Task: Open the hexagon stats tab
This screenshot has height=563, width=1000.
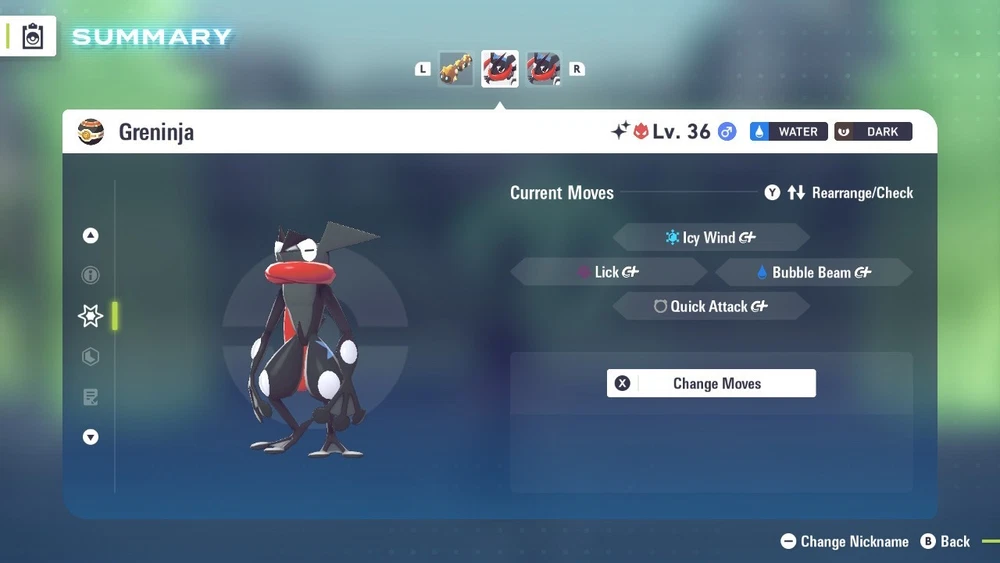Action: (91, 357)
